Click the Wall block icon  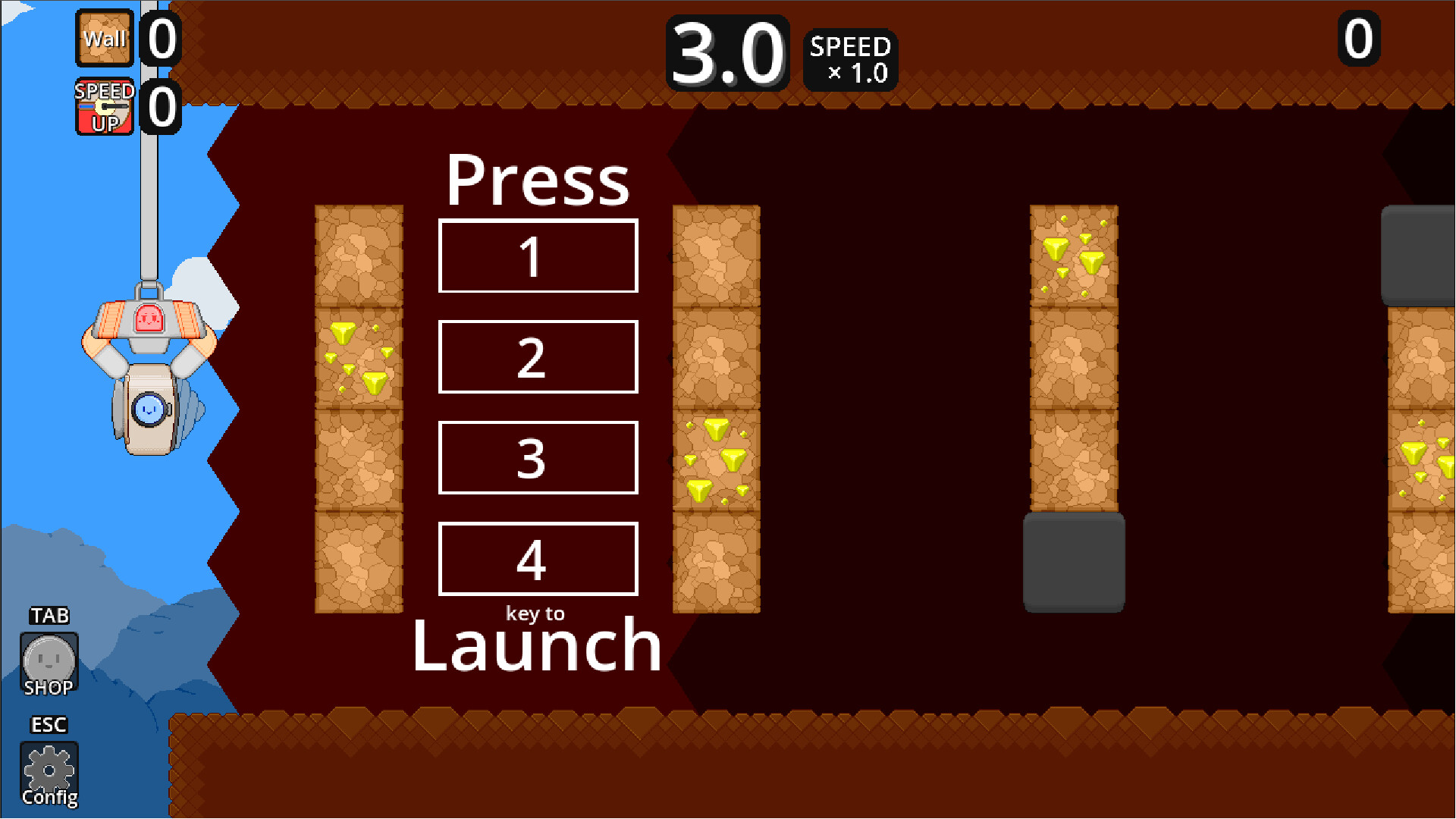click(104, 38)
